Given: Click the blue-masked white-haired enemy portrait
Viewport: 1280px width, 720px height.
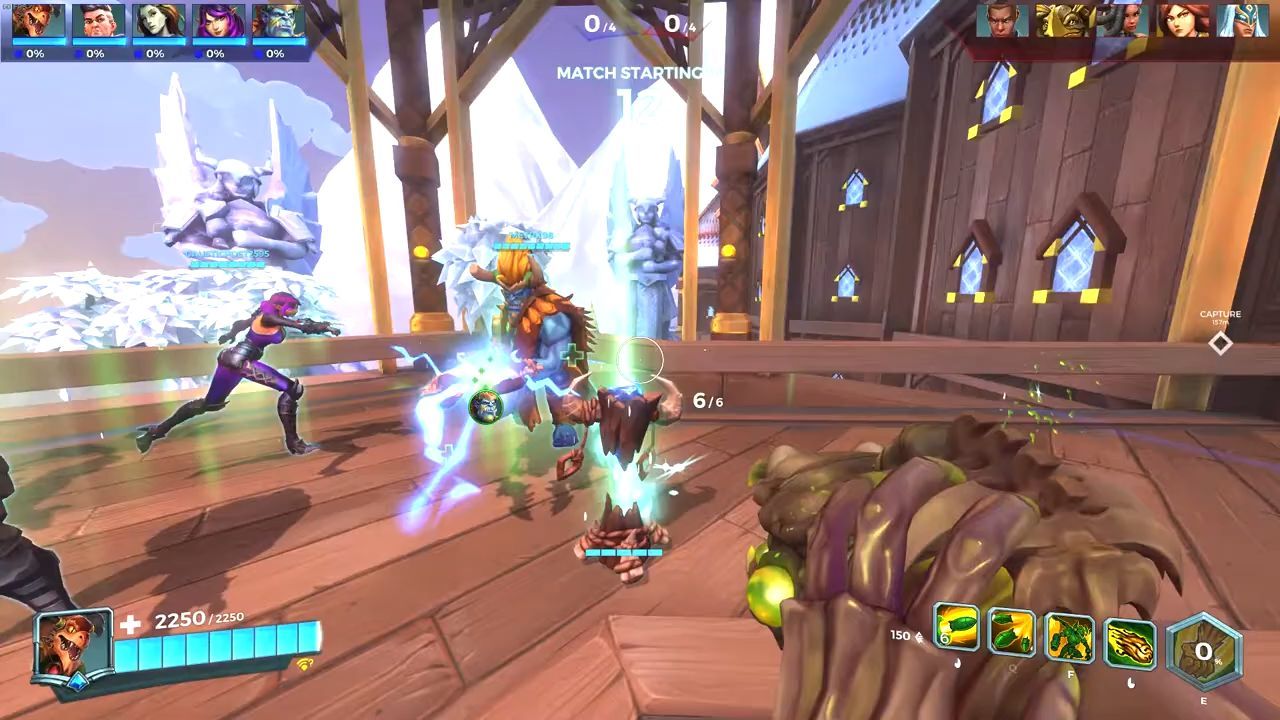Looking at the screenshot, I should tap(1243, 20).
